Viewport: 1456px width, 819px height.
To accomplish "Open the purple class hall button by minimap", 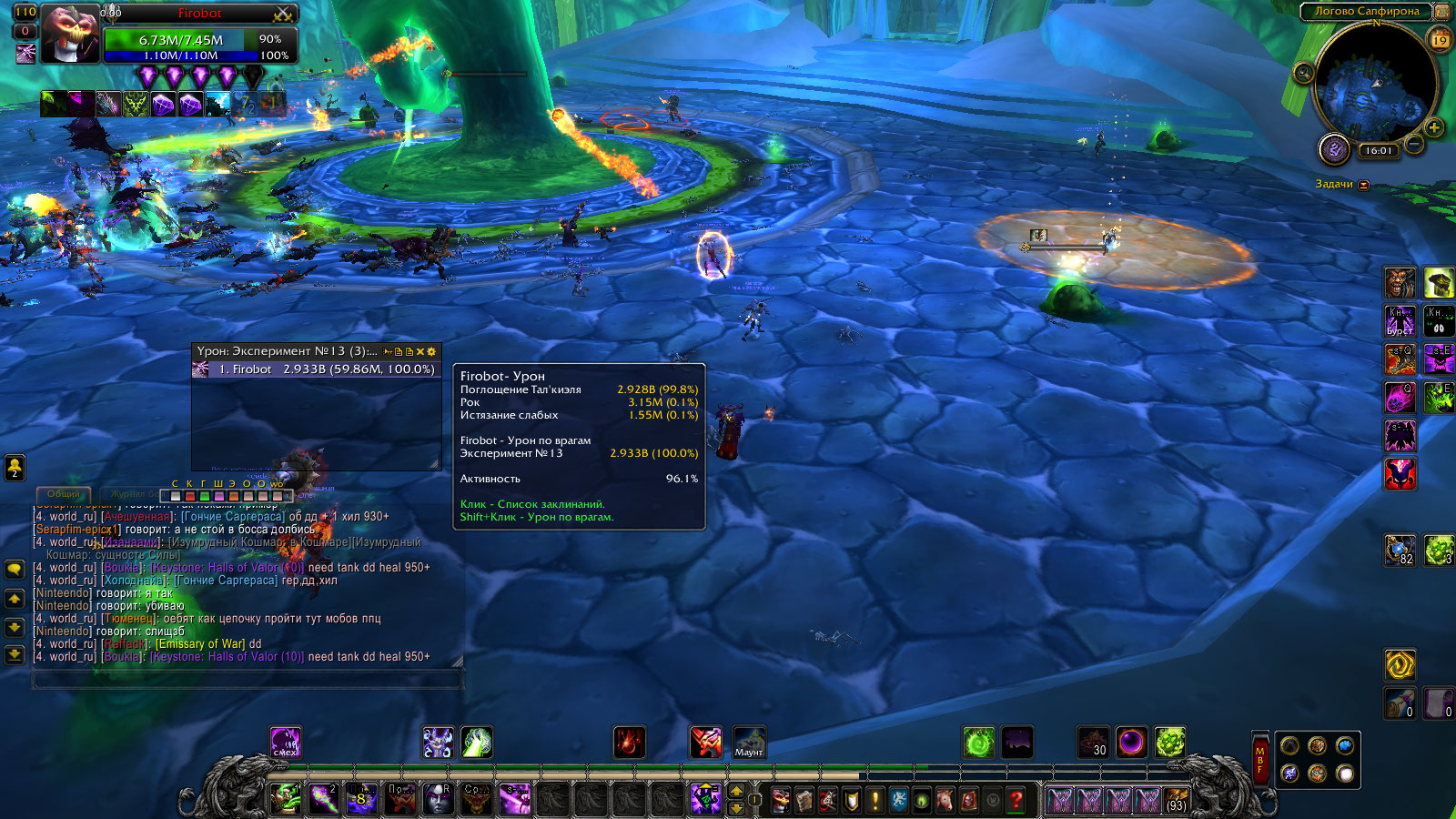I will tap(1334, 149).
